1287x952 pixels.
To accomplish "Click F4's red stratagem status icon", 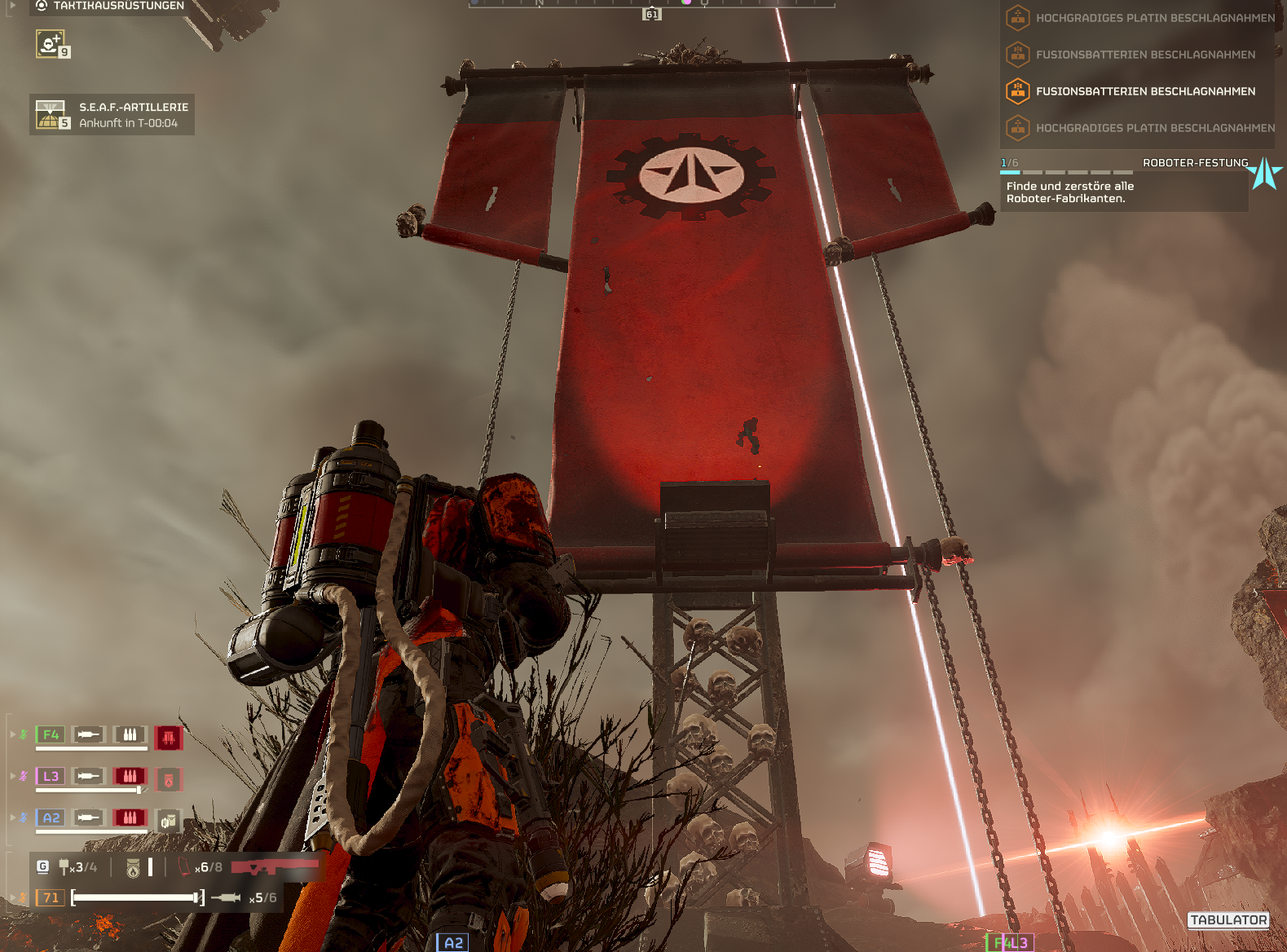I will (x=169, y=738).
